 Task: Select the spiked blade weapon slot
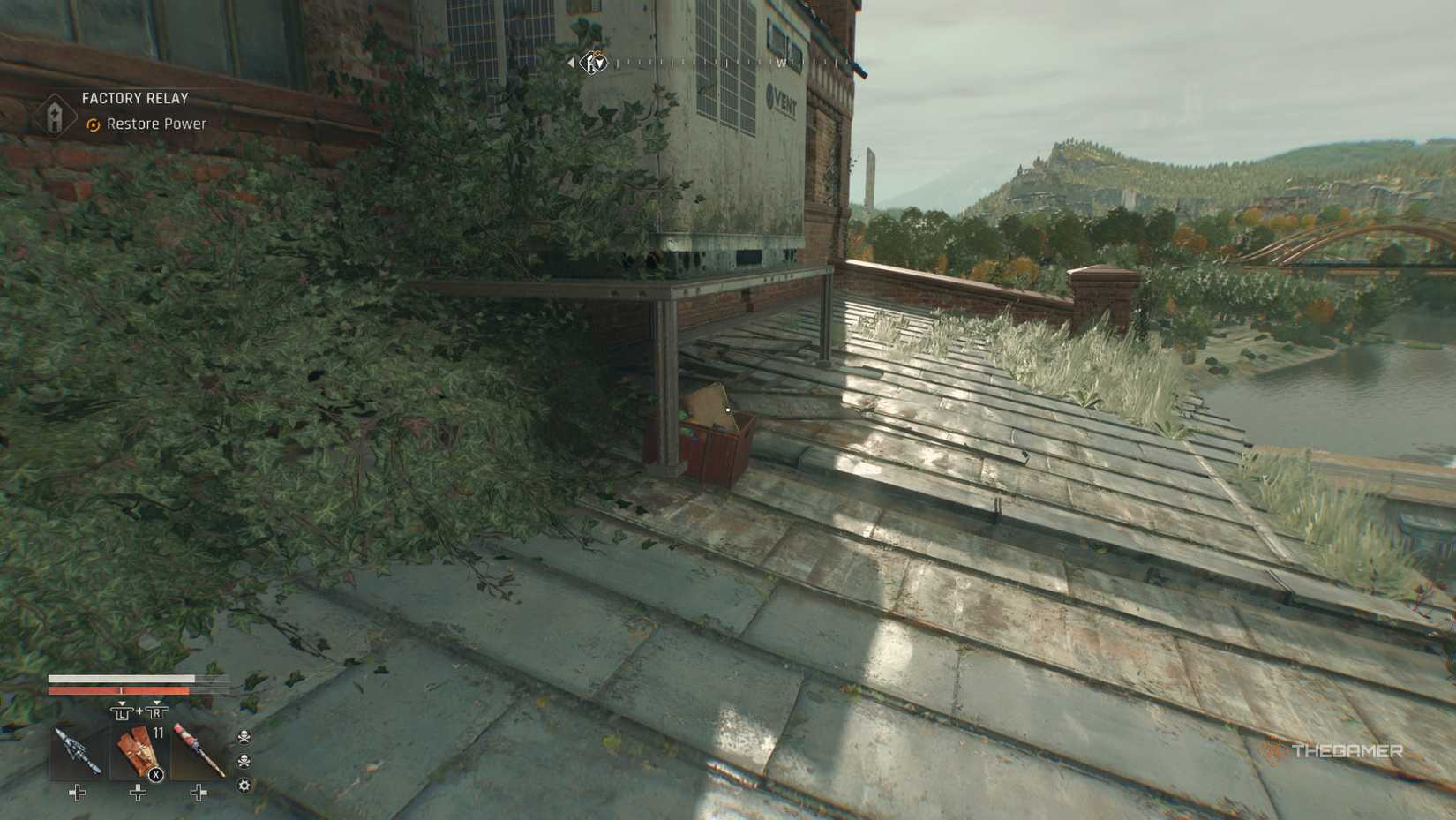(x=78, y=752)
